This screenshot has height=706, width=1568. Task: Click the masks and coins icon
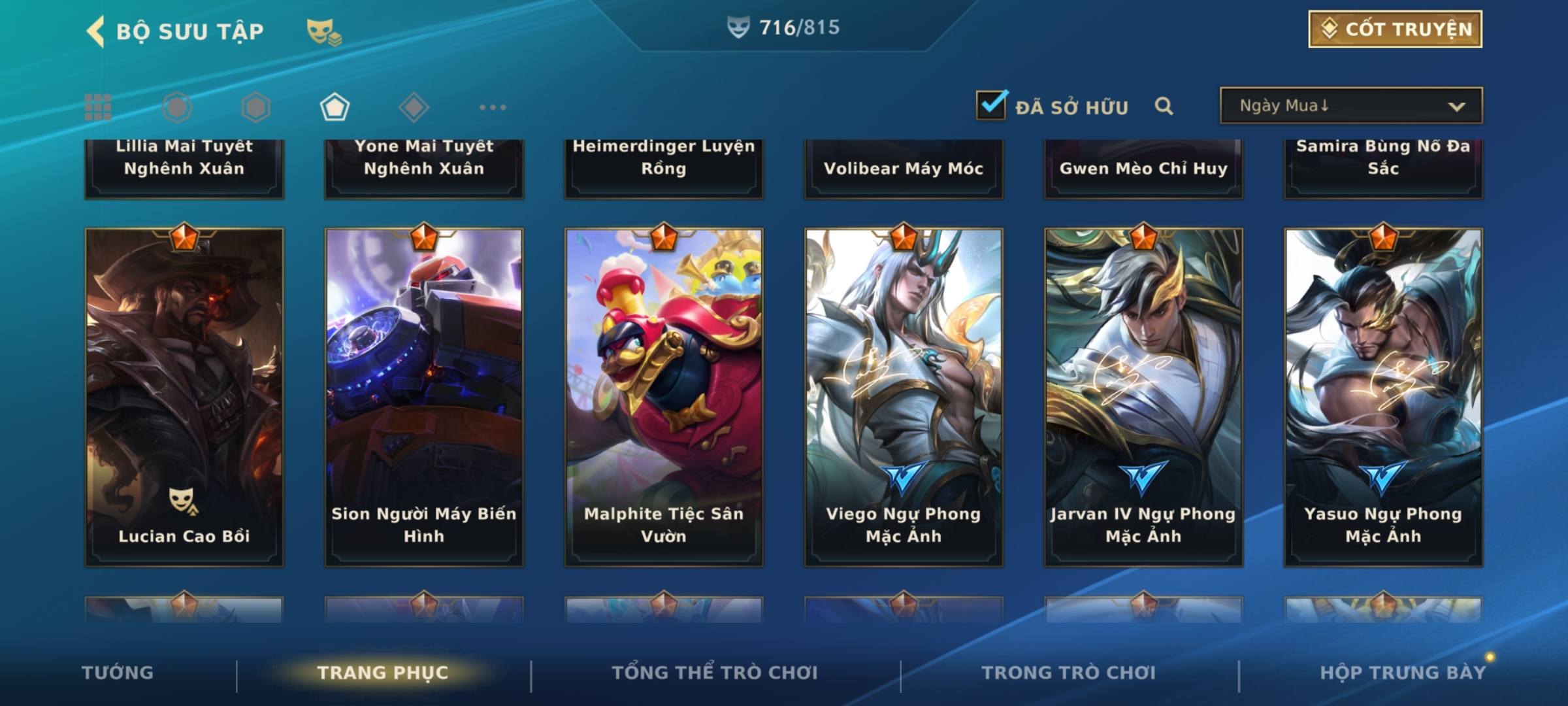(x=324, y=31)
